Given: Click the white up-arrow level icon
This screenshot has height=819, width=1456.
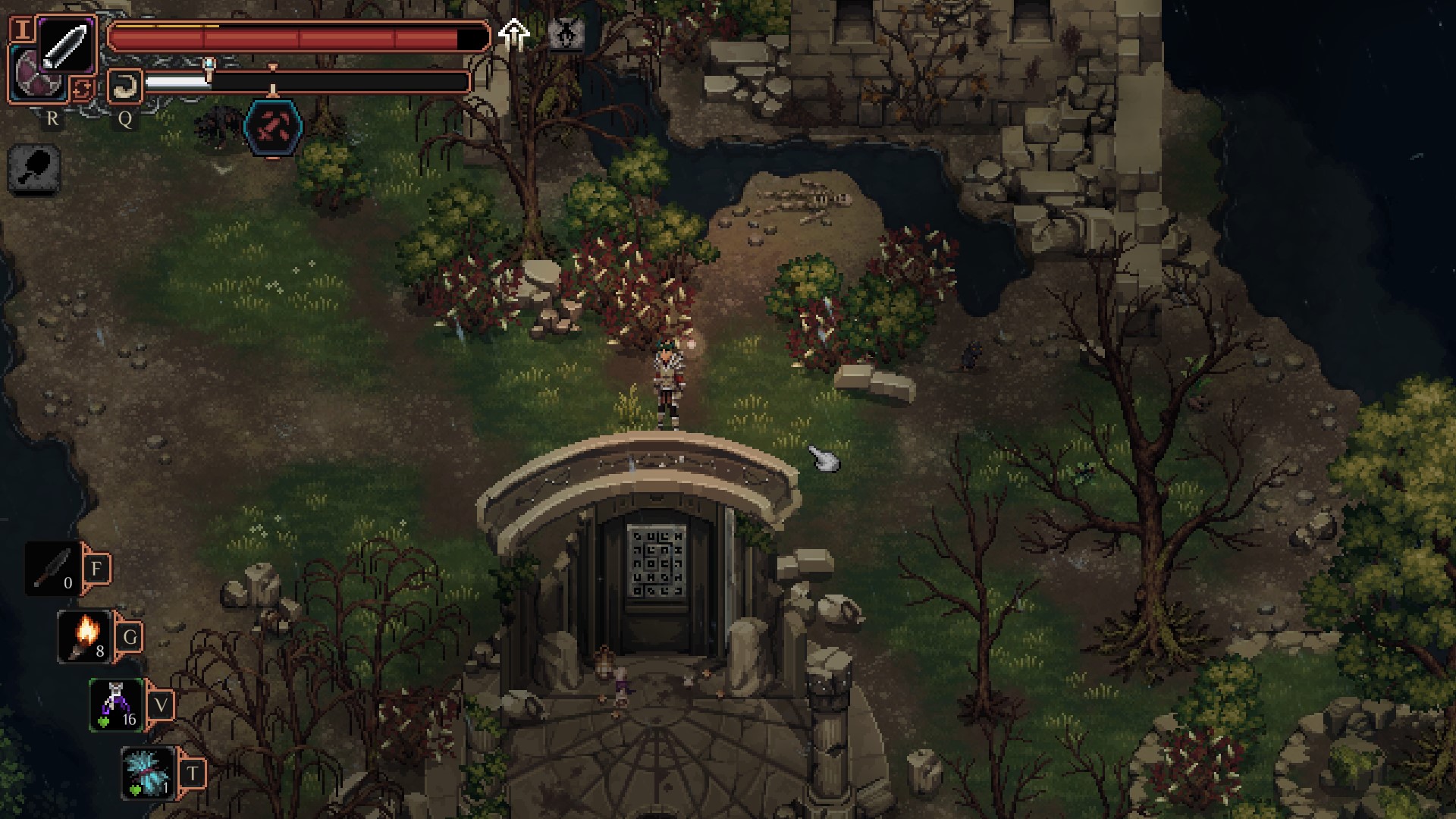Looking at the screenshot, I should click(x=514, y=34).
